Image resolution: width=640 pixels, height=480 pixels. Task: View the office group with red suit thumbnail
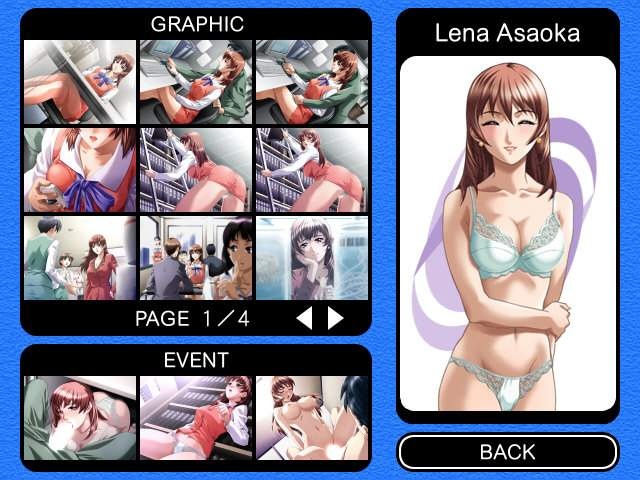coord(79,258)
